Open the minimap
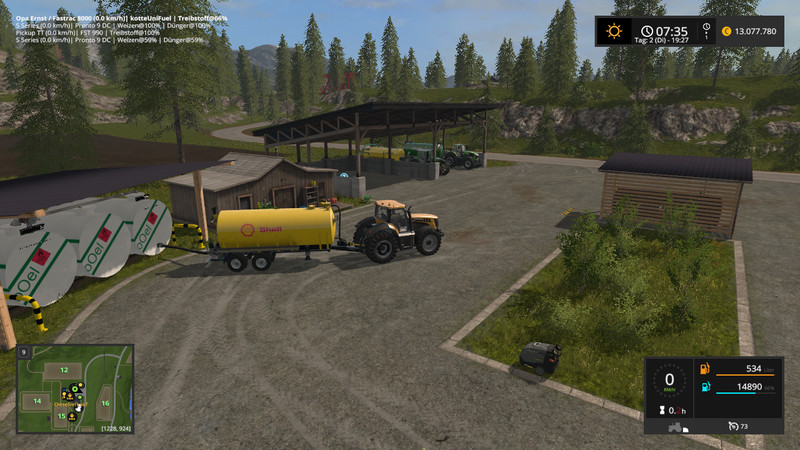Image resolution: width=800 pixels, height=450 pixels. pos(75,389)
